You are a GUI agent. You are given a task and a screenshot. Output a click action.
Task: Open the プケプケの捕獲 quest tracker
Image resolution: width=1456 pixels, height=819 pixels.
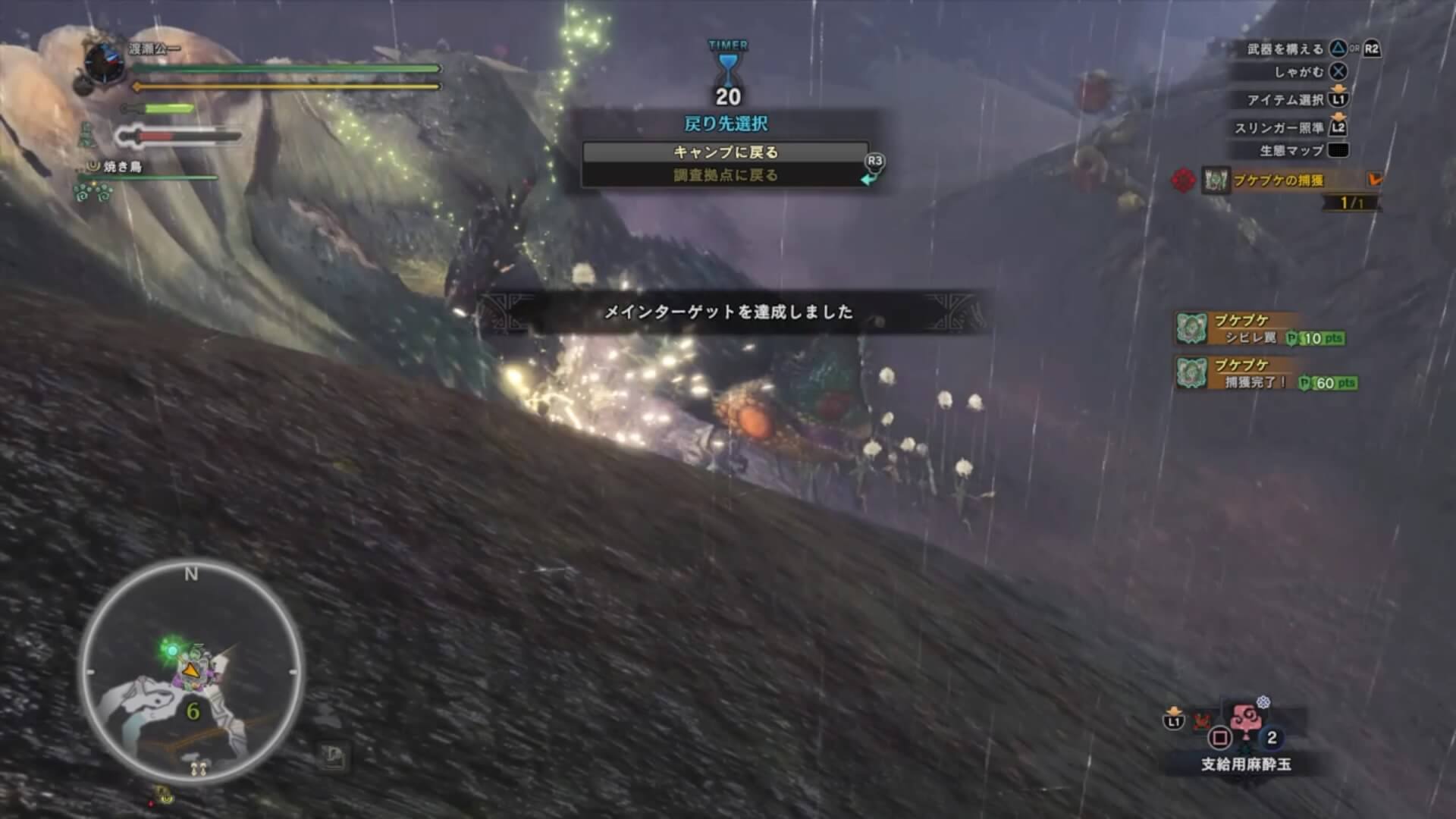1278,180
